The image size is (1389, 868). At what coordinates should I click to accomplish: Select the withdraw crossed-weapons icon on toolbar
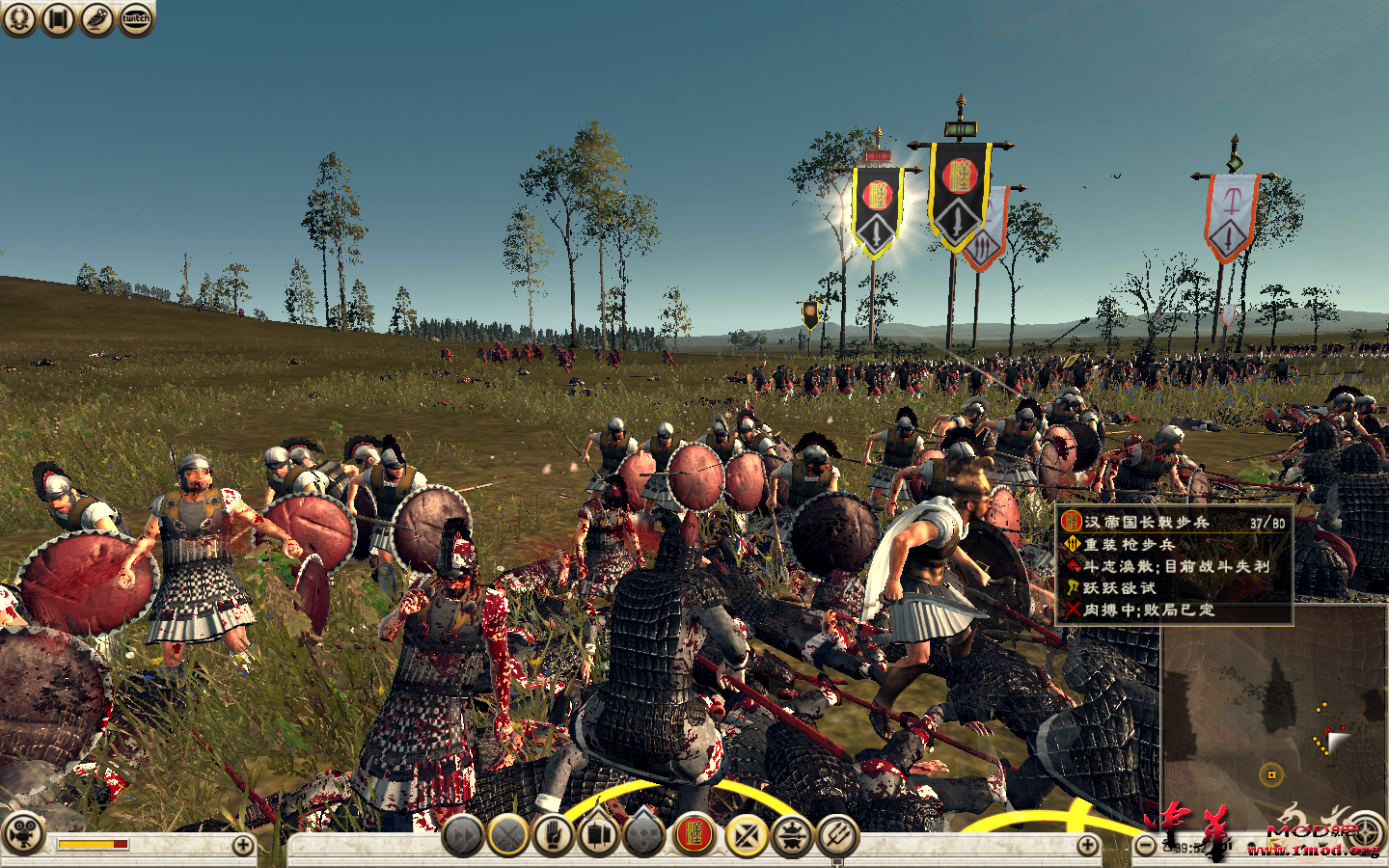point(746,836)
